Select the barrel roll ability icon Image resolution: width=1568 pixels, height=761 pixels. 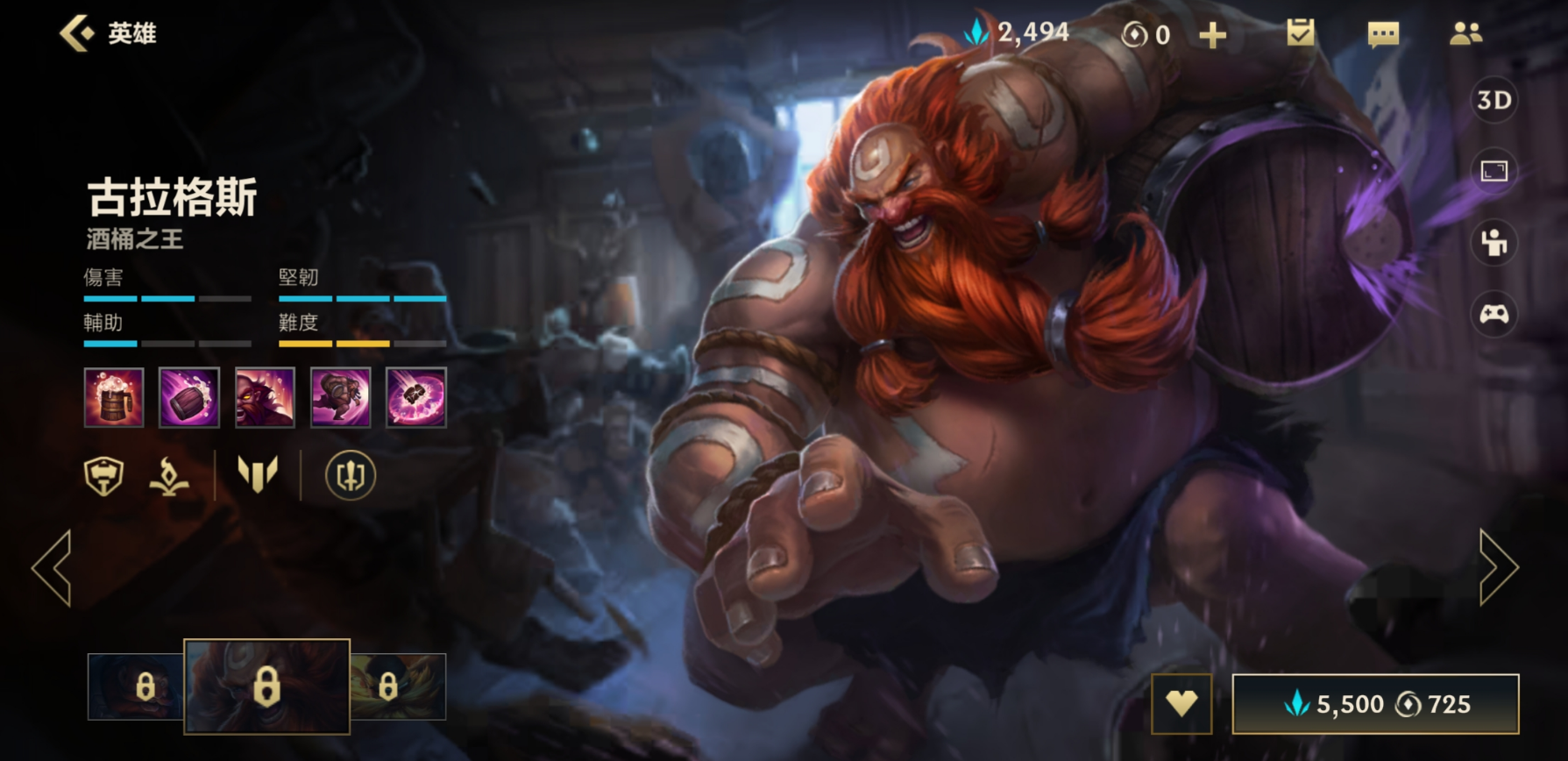(x=189, y=398)
